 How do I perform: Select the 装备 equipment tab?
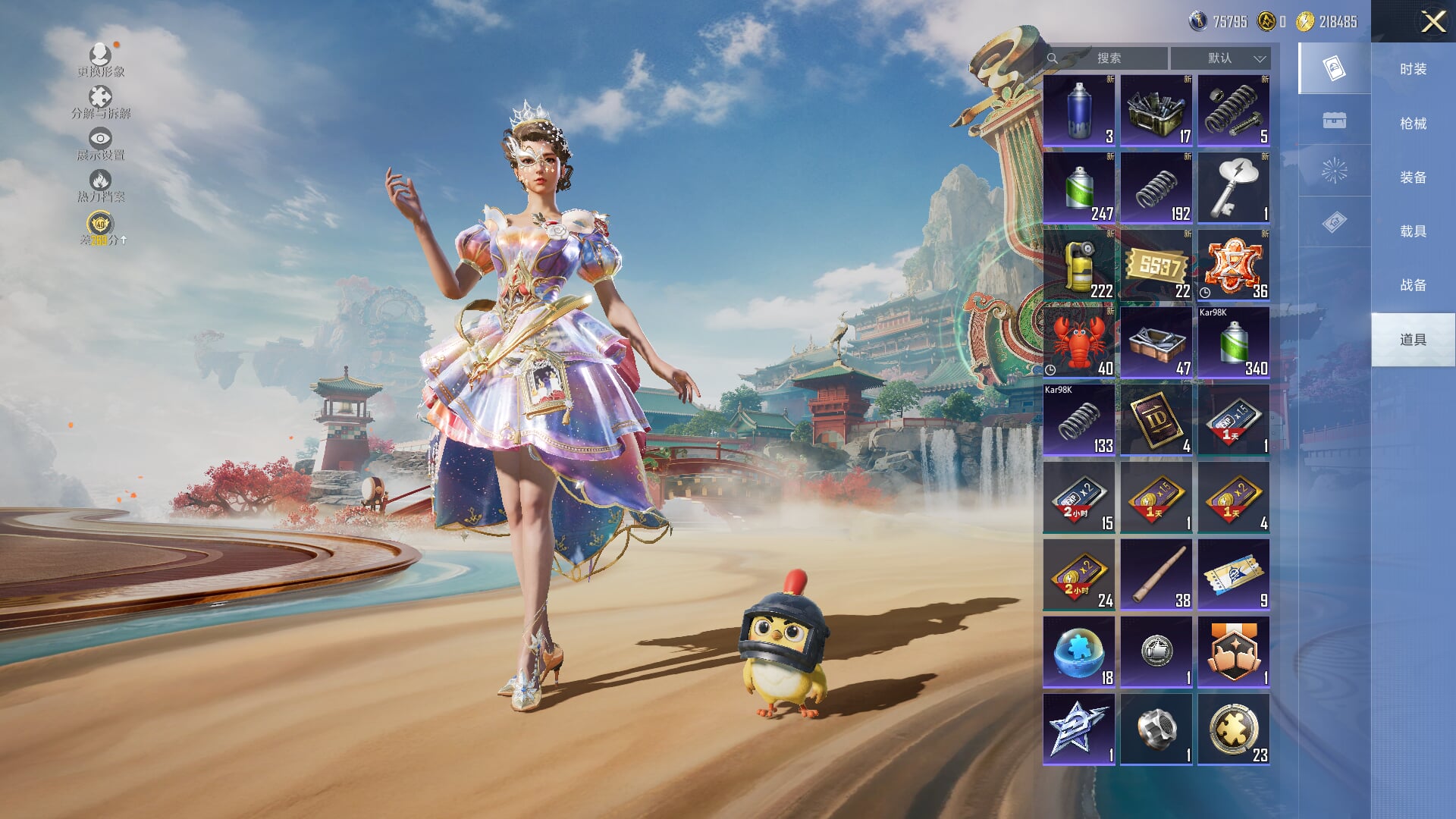click(1413, 177)
